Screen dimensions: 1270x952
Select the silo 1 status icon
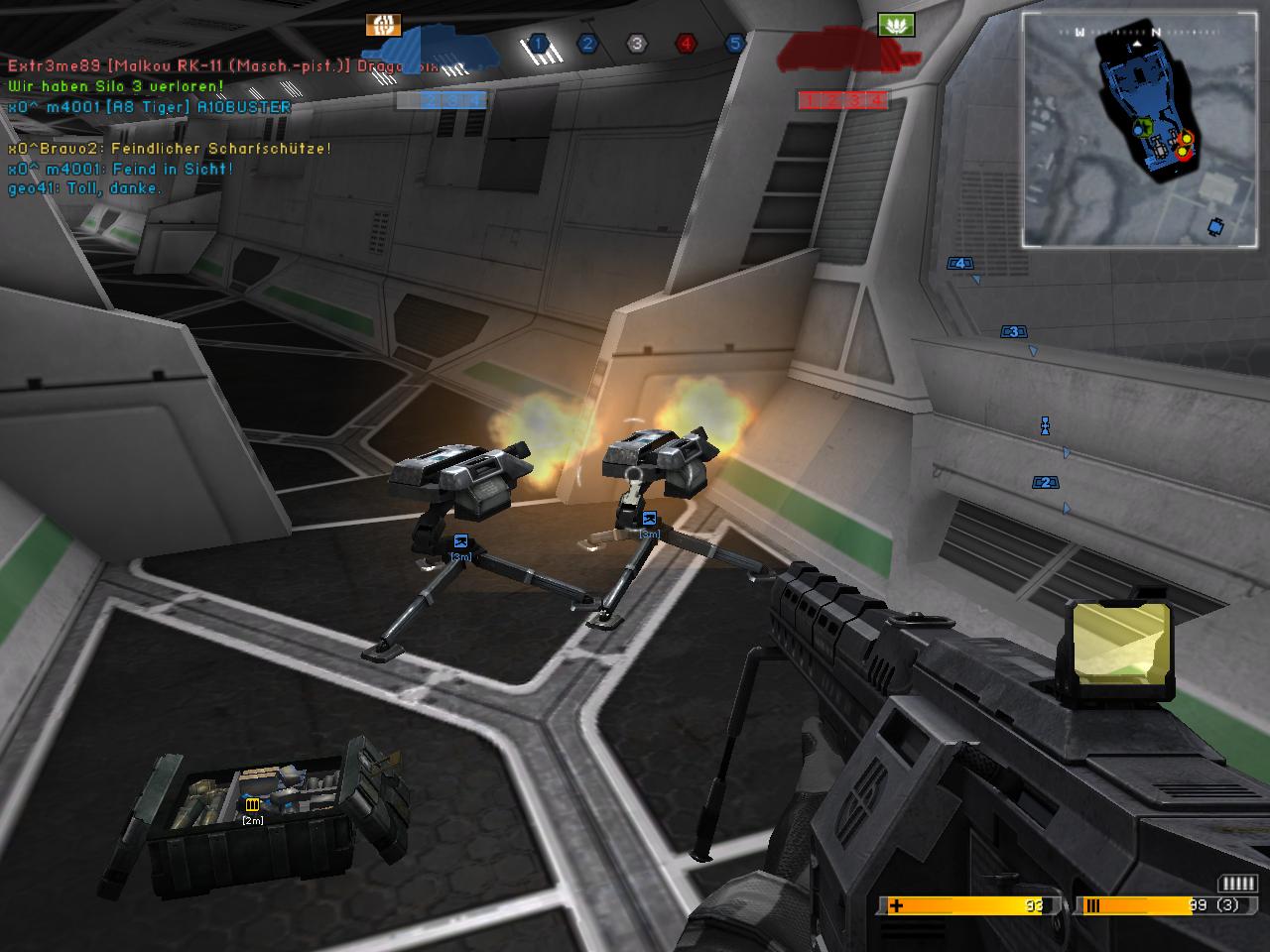click(538, 44)
